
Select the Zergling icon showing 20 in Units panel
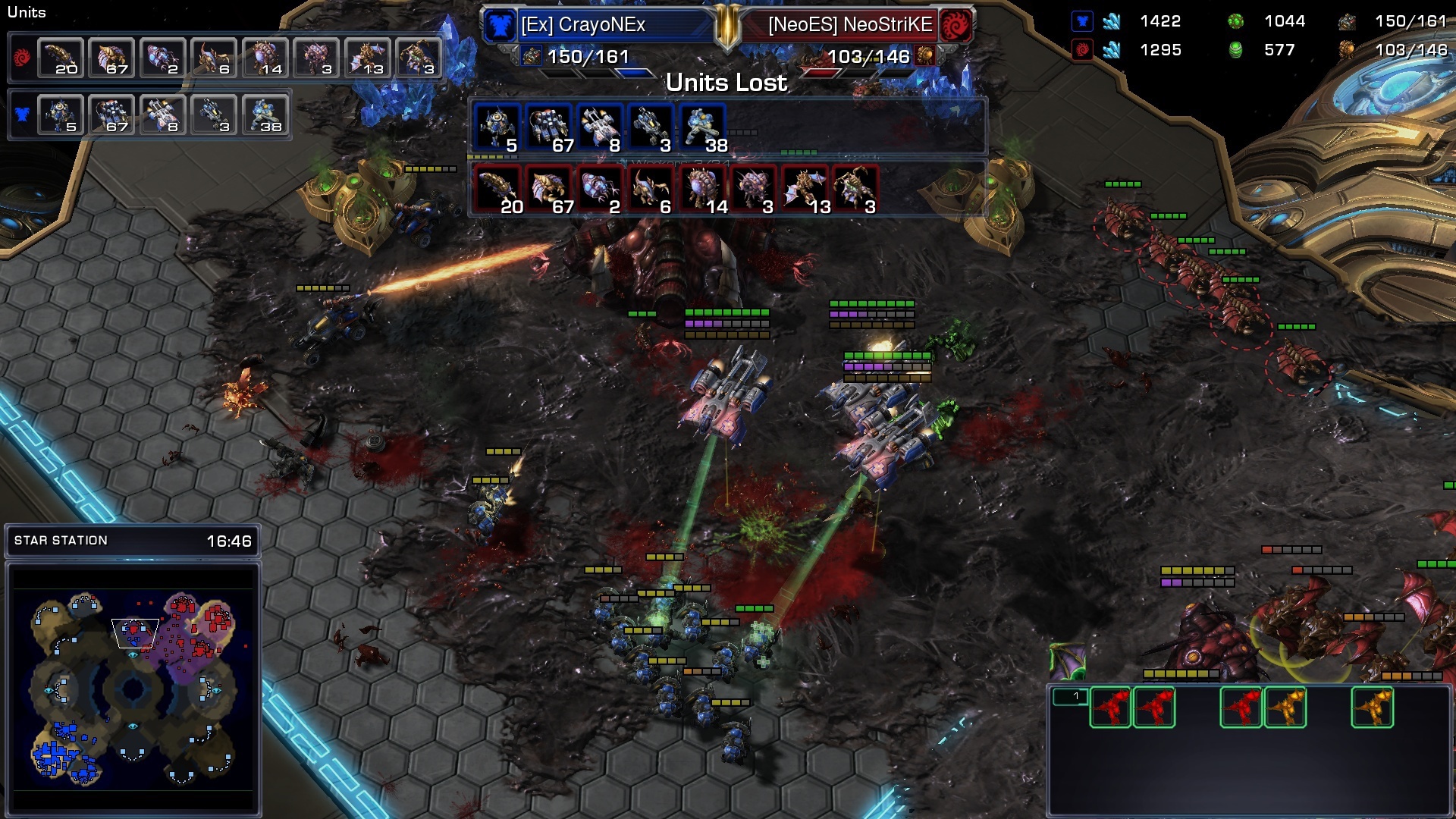61,58
